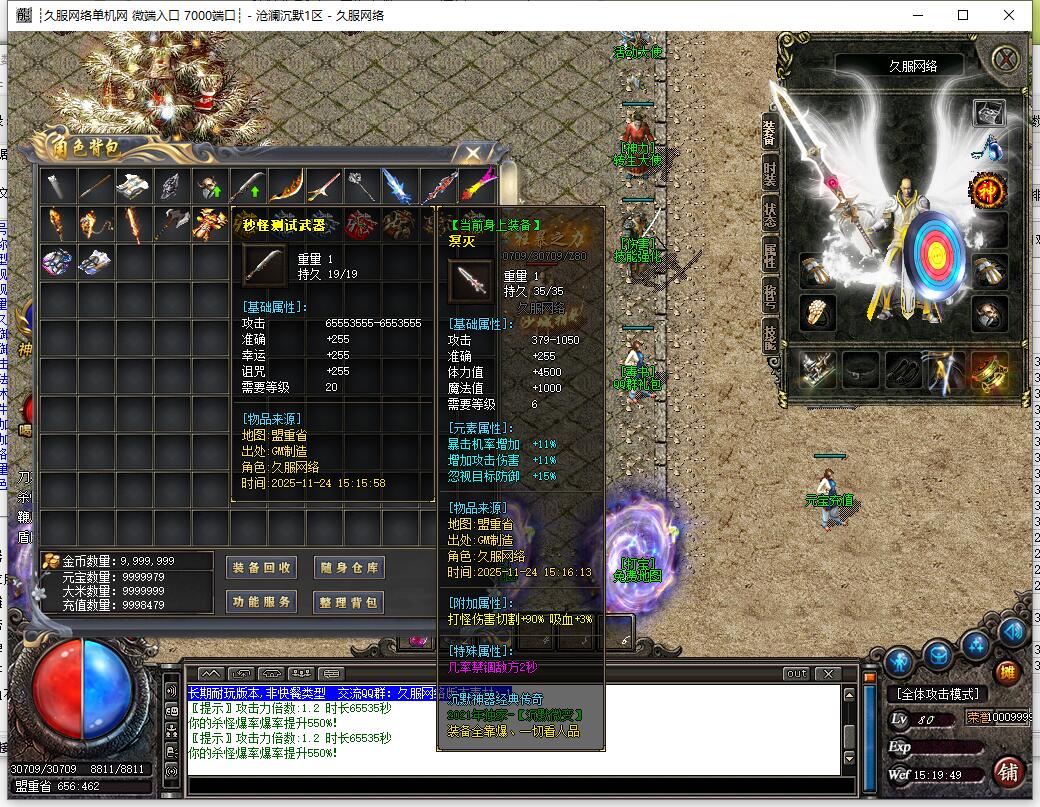This screenshot has height=807, width=1040.
Task: Select the double-bladed axe in backpack
Action: click(x=172, y=223)
